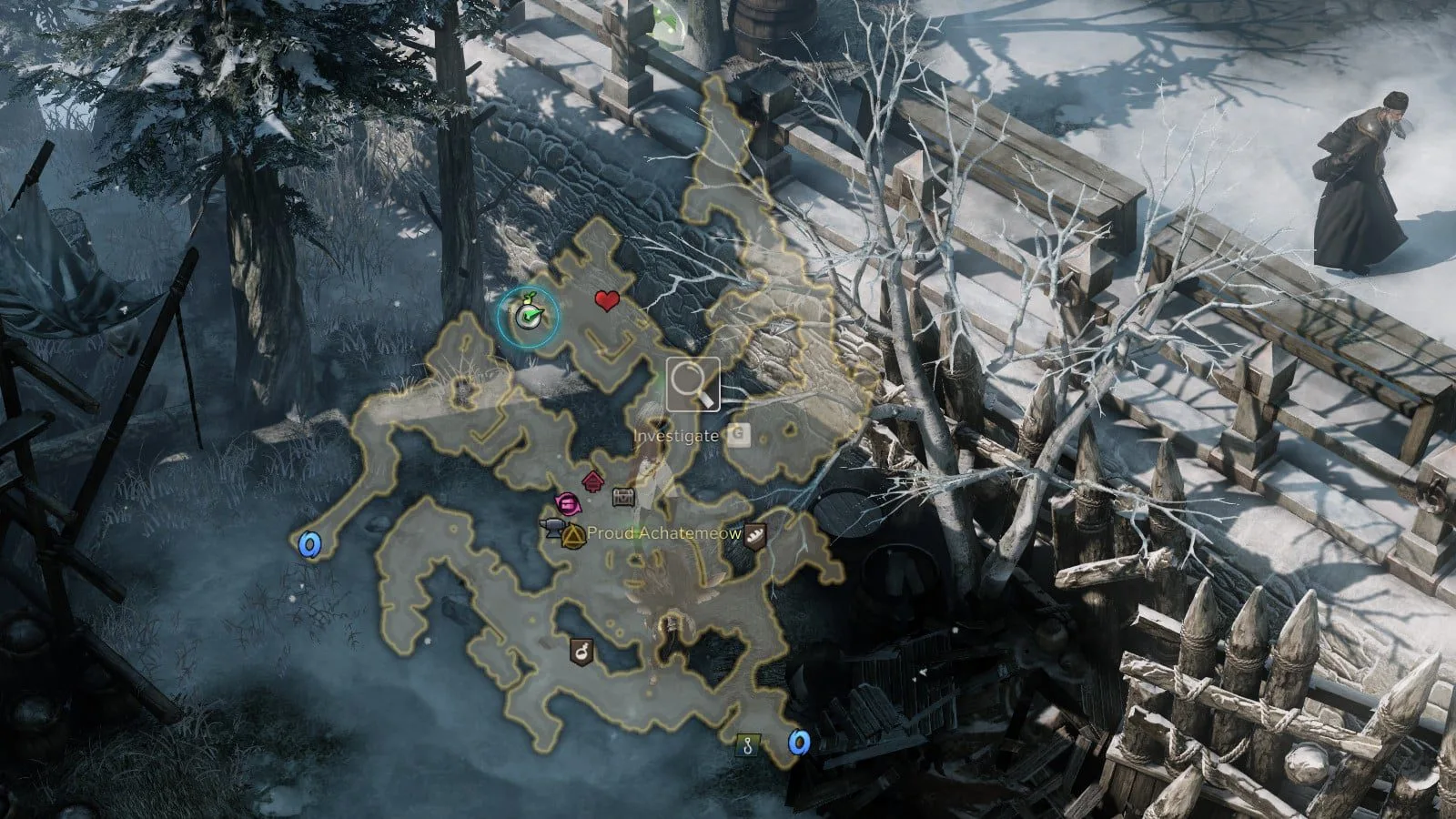Select the blue portal marker beside the fishing hook
Image resolution: width=1456 pixels, height=819 pixels.
click(799, 743)
